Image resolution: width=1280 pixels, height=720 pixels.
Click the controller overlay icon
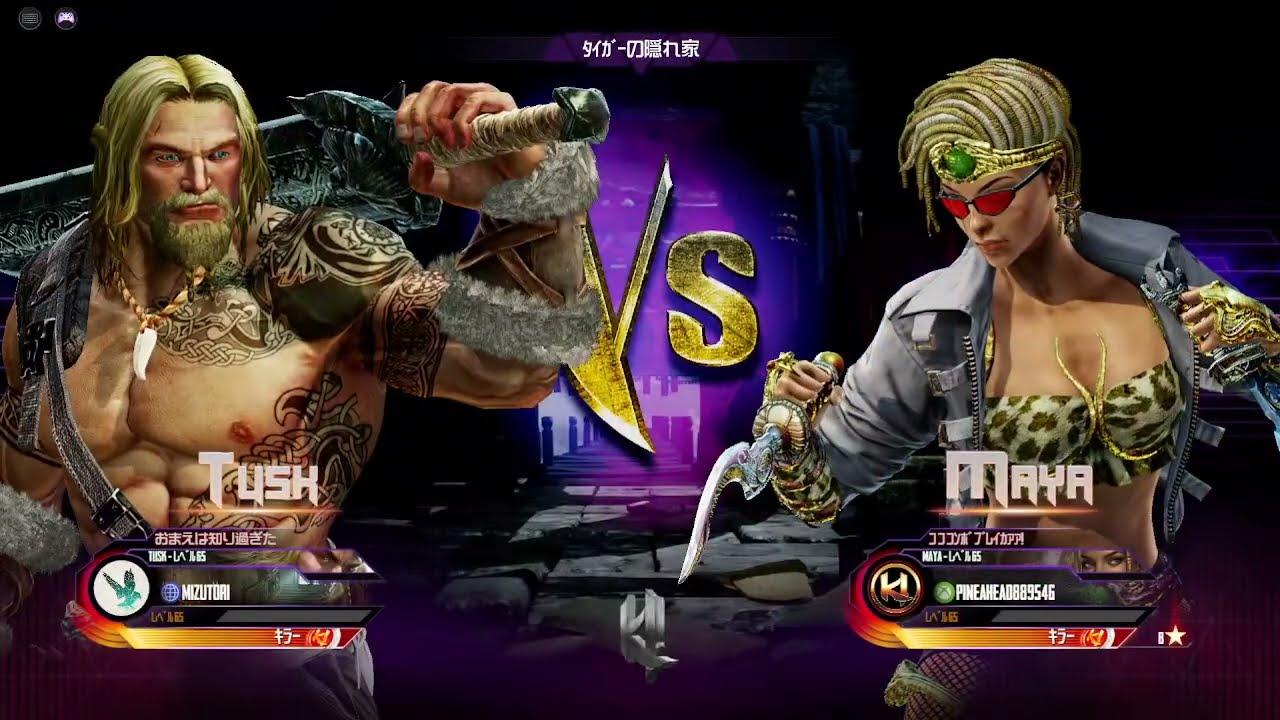[66, 18]
